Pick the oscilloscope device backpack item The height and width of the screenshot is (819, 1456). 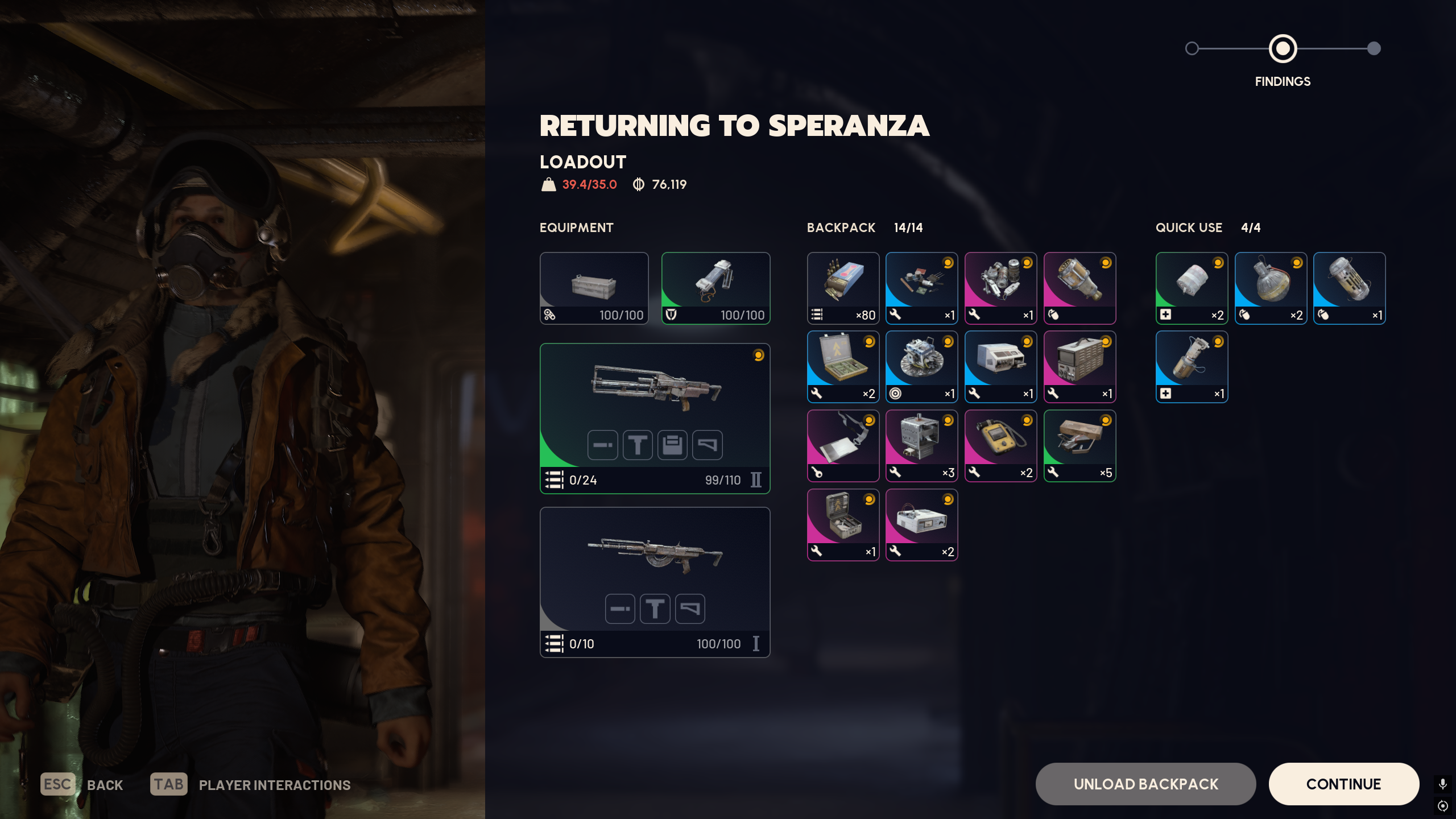click(1079, 367)
